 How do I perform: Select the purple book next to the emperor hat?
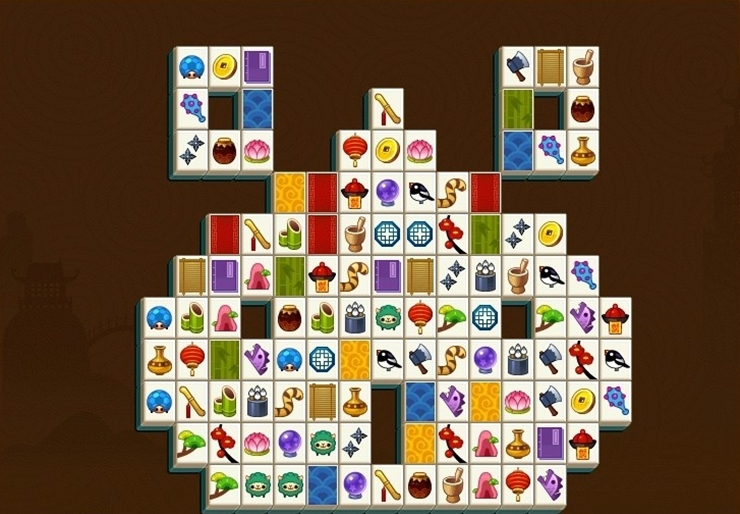549,441
